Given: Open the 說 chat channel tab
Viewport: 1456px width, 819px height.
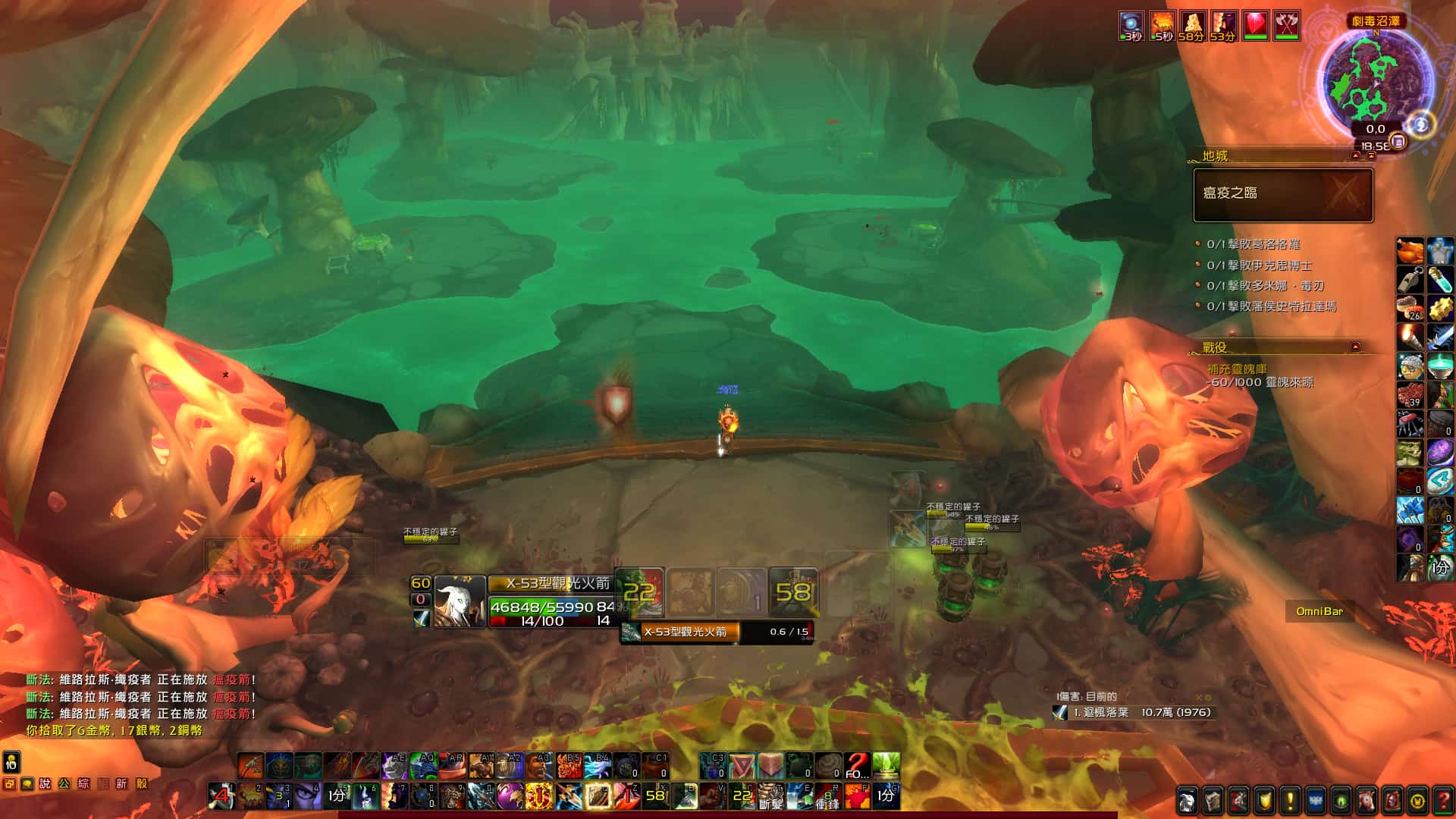Looking at the screenshot, I should (45, 784).
